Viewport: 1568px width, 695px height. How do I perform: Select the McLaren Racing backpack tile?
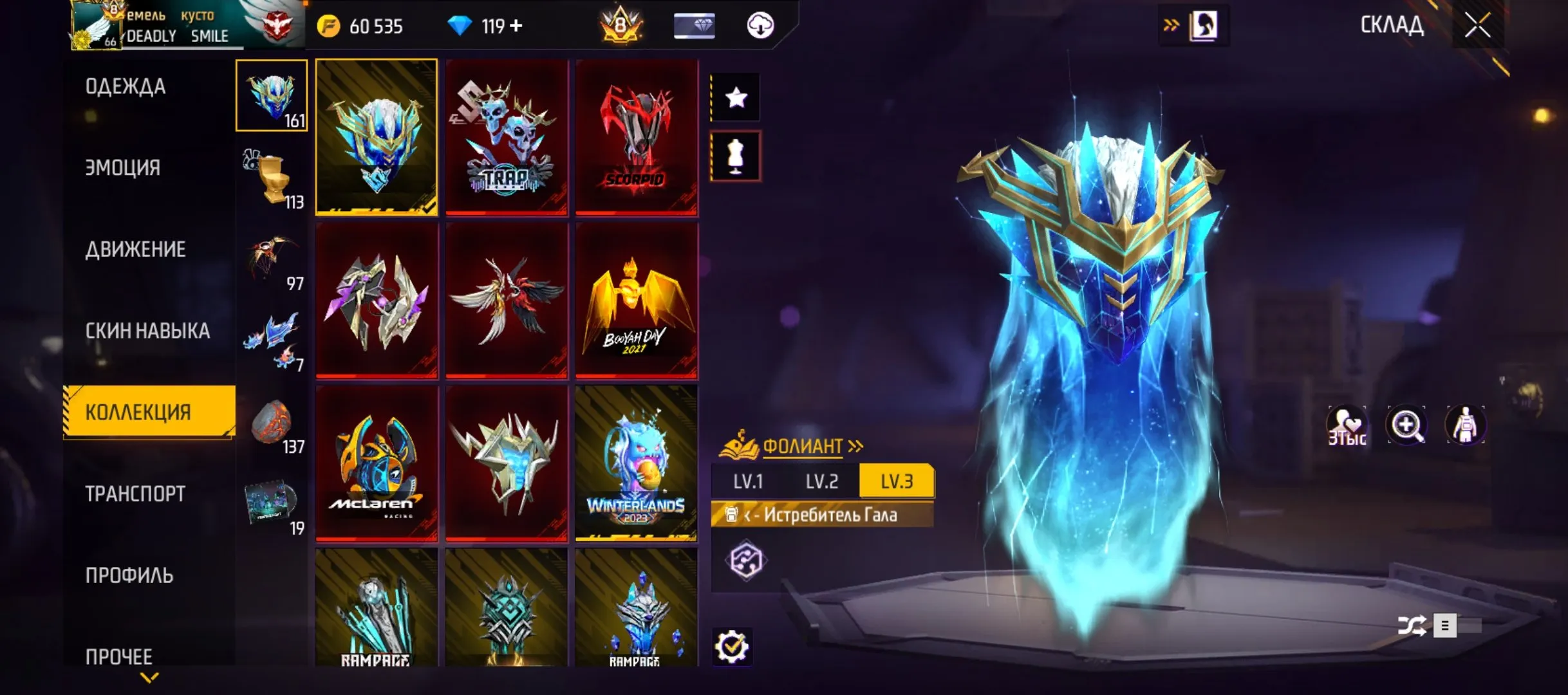tap(377, 463)
